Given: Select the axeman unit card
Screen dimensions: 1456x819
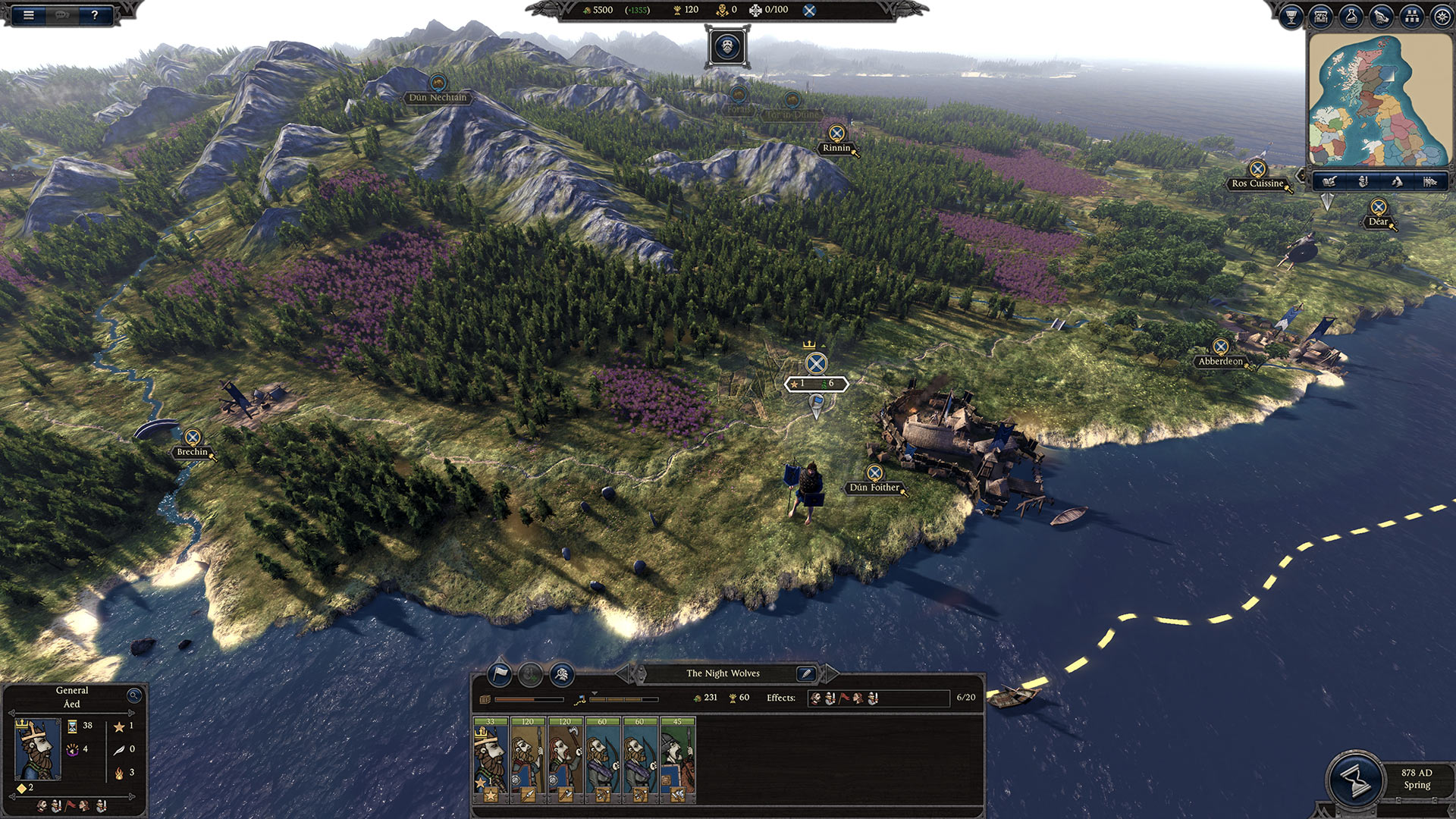Looking at the screenshot, I should tap(565, 760).
